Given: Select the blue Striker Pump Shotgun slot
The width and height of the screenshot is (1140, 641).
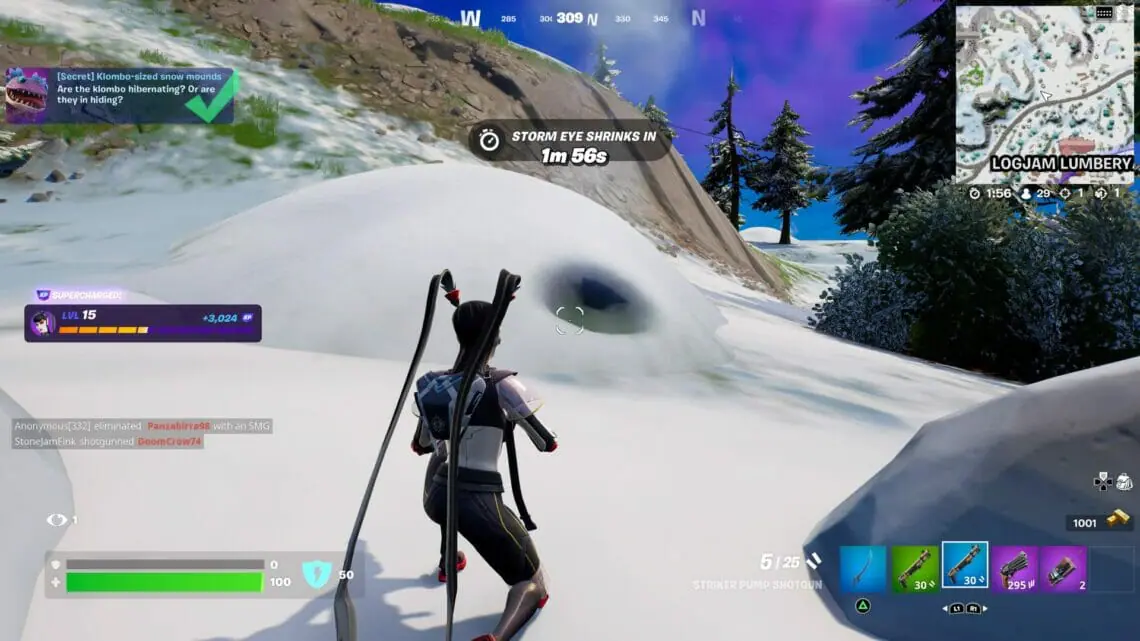Looking at the screenshot, I should pos(965,566).
